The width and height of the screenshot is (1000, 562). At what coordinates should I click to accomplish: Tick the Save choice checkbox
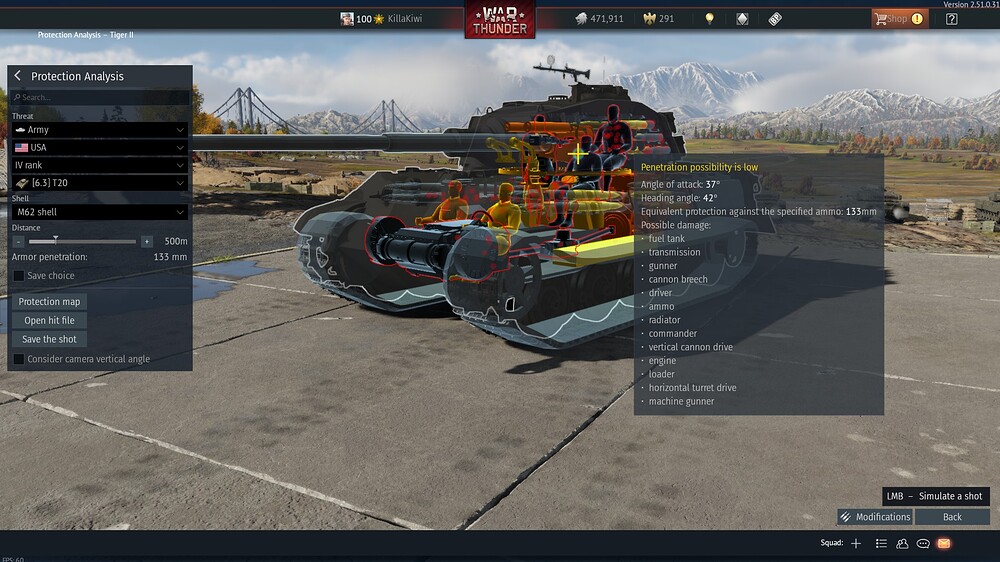coord(19,276)
